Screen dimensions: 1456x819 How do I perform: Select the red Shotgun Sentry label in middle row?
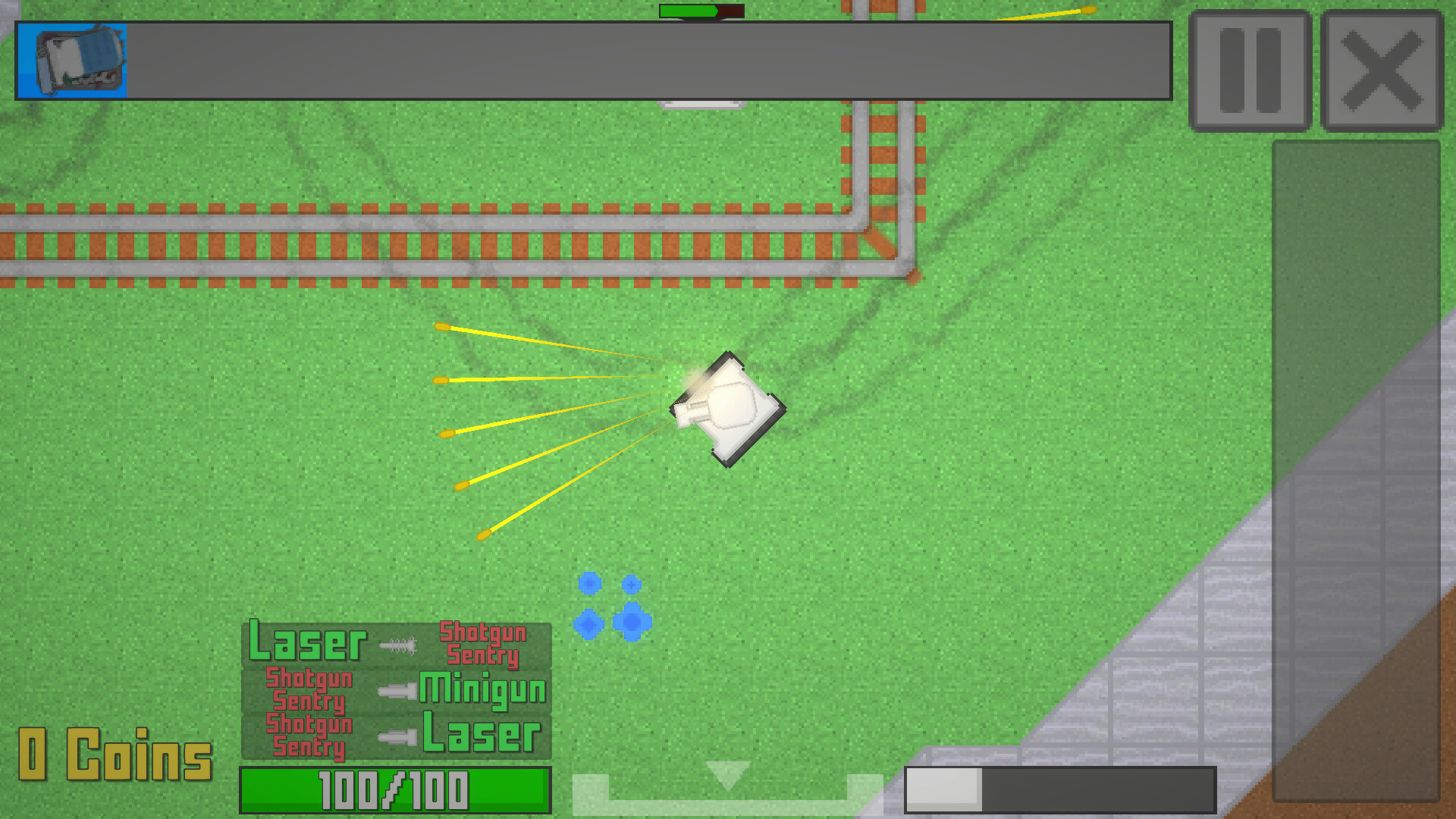309,690
